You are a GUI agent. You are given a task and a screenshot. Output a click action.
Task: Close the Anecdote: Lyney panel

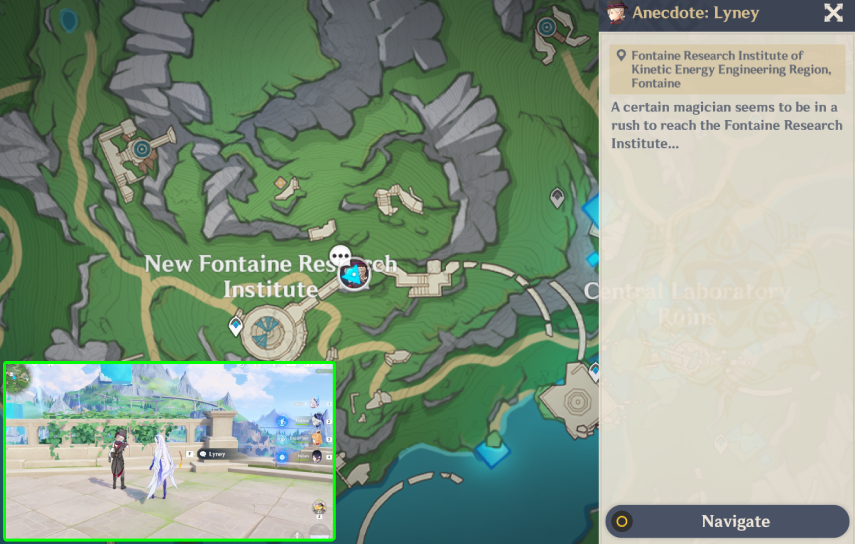coord(833,13)
